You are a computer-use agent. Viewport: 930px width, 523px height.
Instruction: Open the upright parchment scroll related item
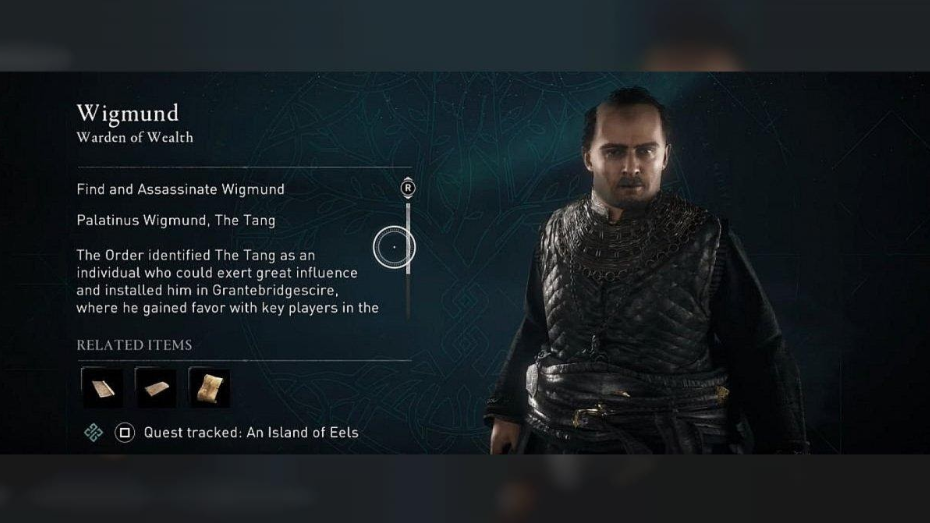[209, 388]
